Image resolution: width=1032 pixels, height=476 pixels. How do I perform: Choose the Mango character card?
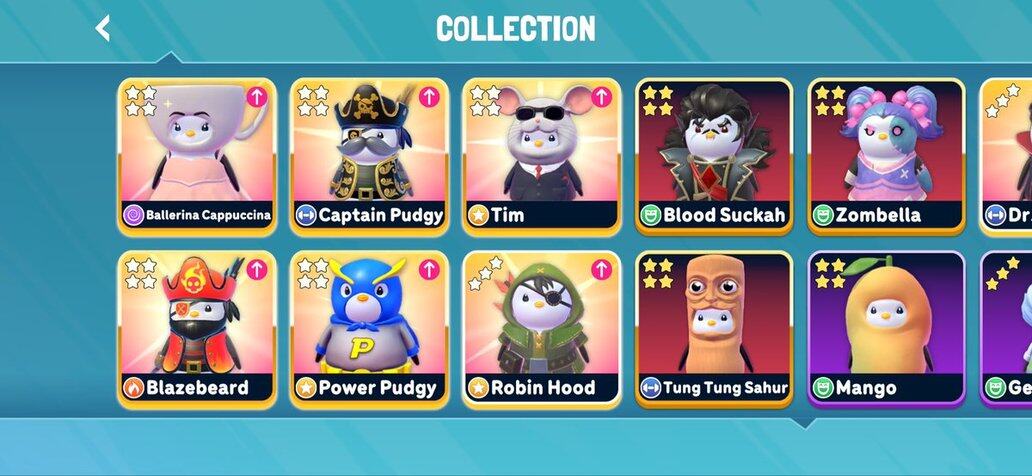click(886, 329)
